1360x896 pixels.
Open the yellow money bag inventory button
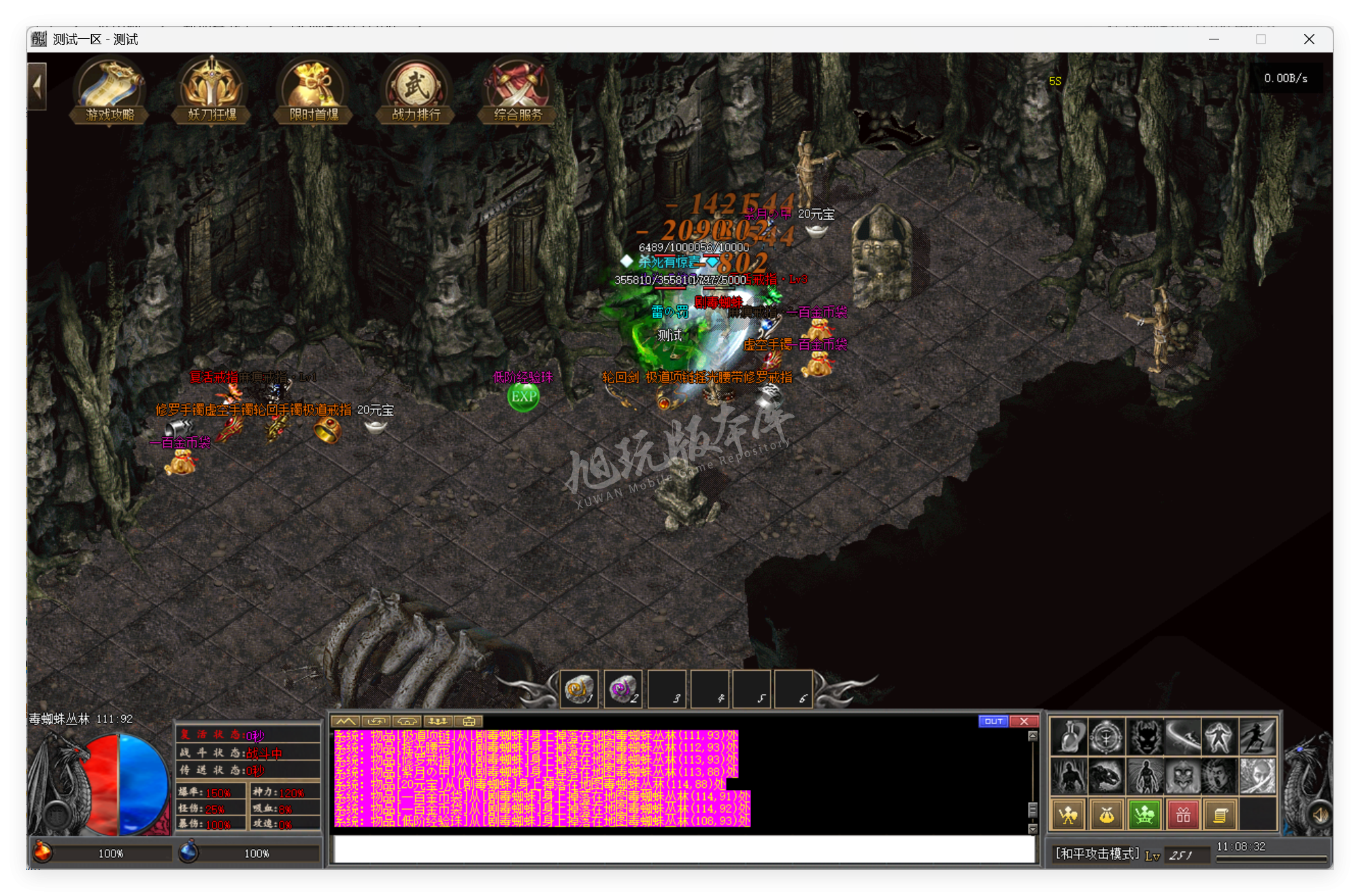[x=1107, y=815]
